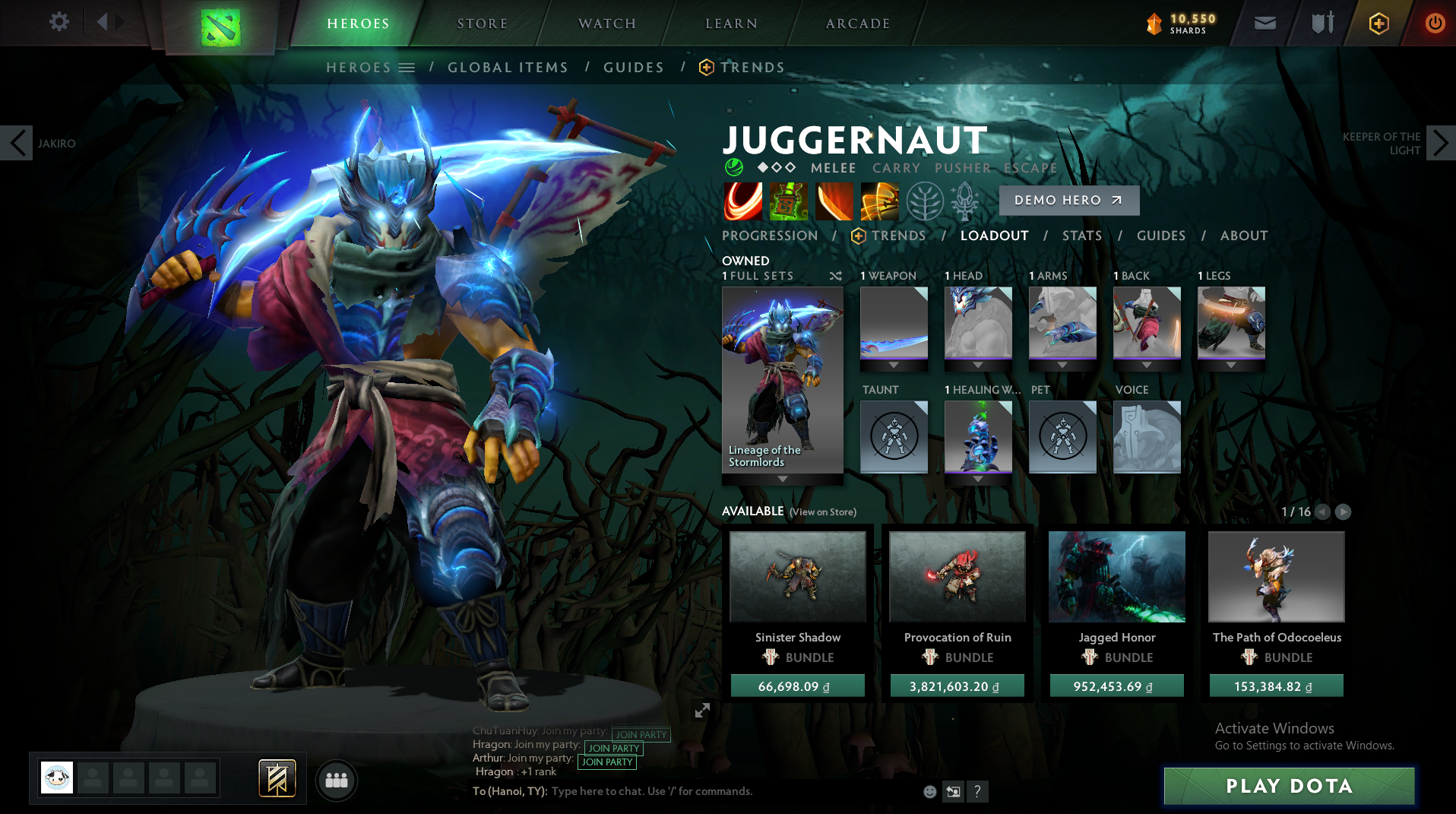
Task: Select the Blade Fury ability icon
Action: click(x=743, y=201)
